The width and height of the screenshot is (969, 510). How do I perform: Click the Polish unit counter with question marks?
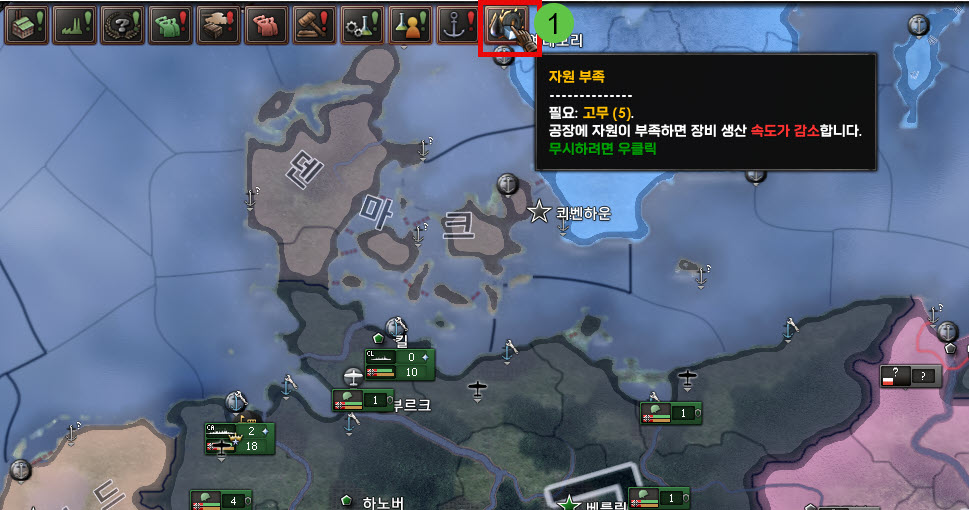pos(910,376)
